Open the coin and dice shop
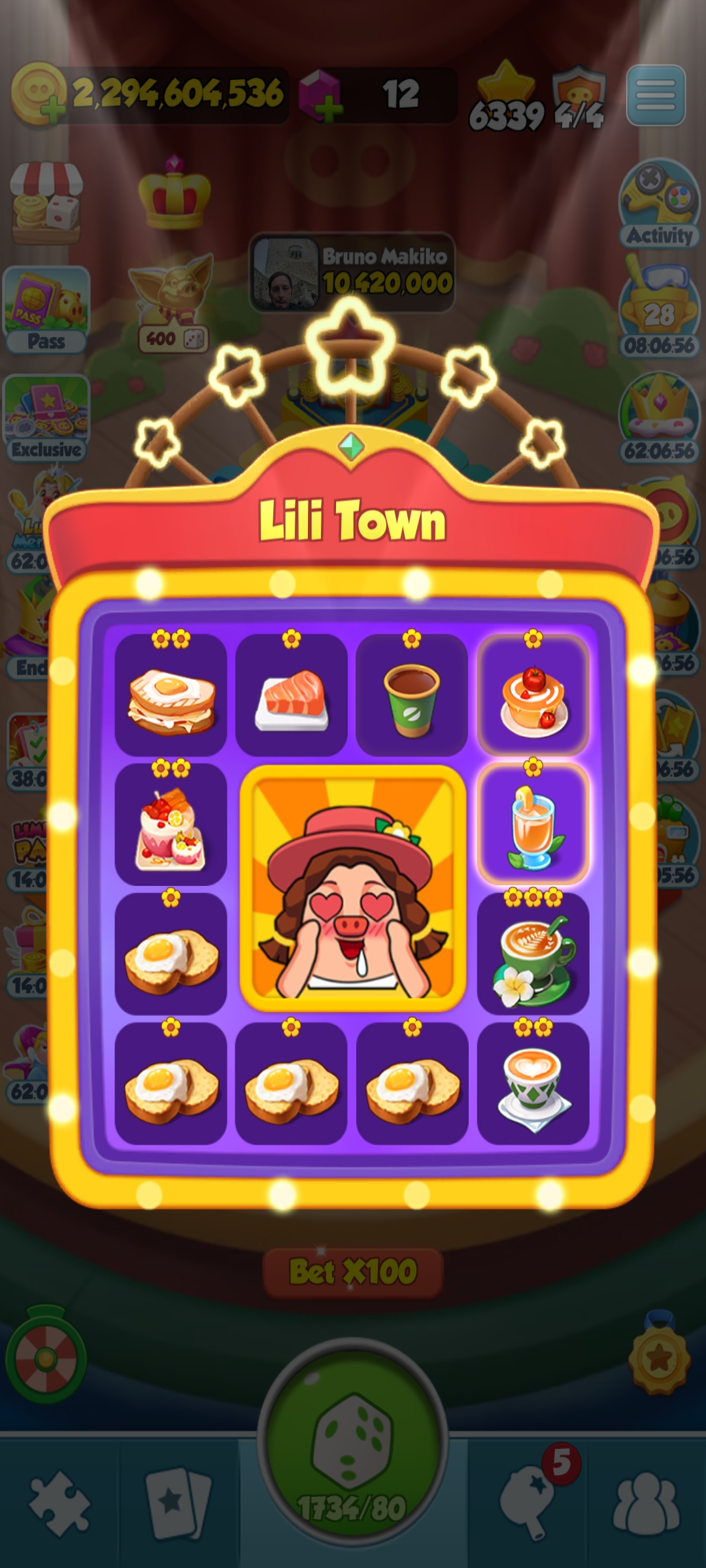Image resolution: width=706 pixels, height=1568 pixels. (46, 203)
